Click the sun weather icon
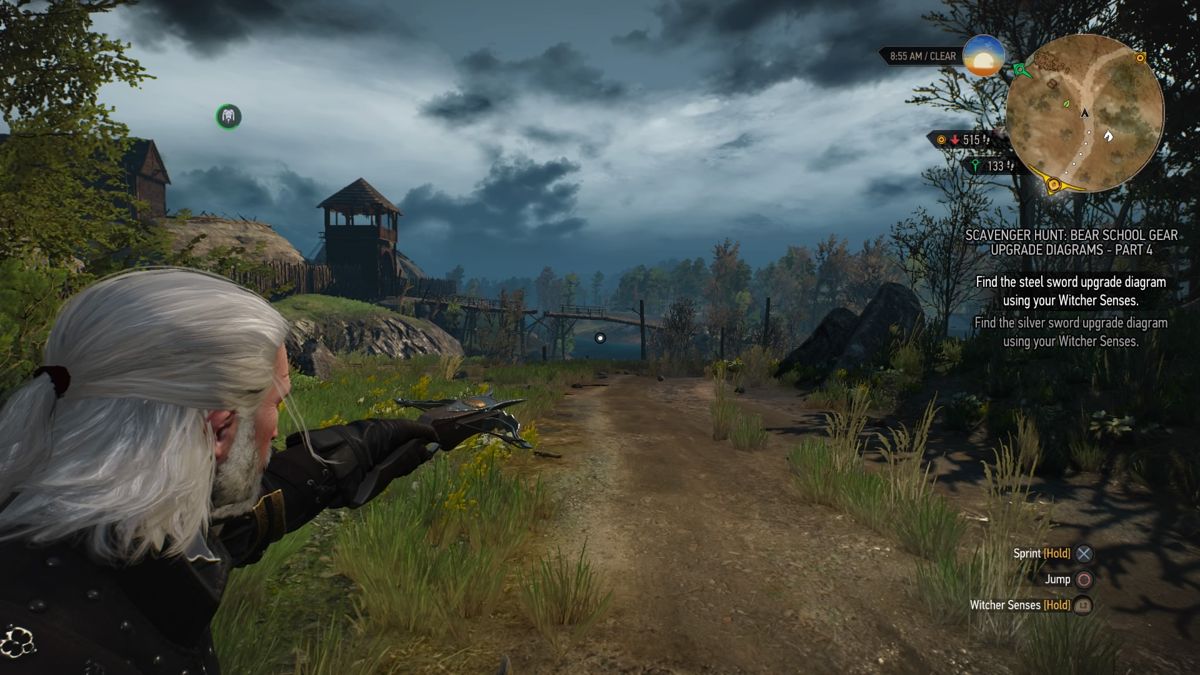The image size is (1200, 675). pos(982,56)
